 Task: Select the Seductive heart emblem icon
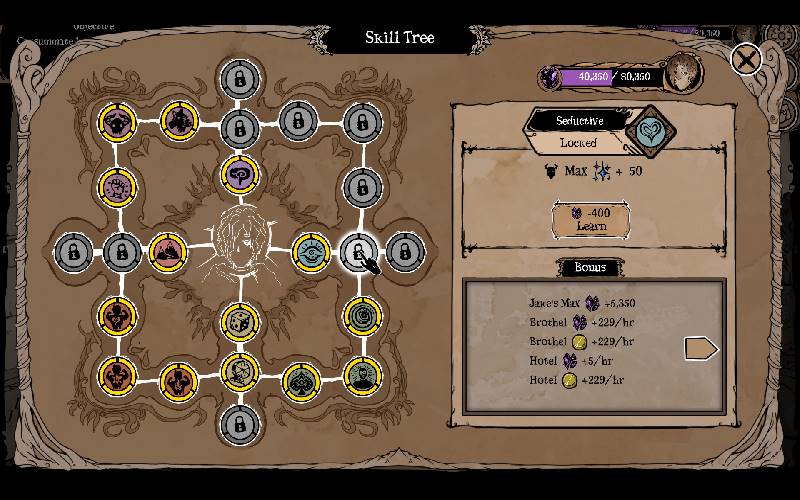click(651, 132)
